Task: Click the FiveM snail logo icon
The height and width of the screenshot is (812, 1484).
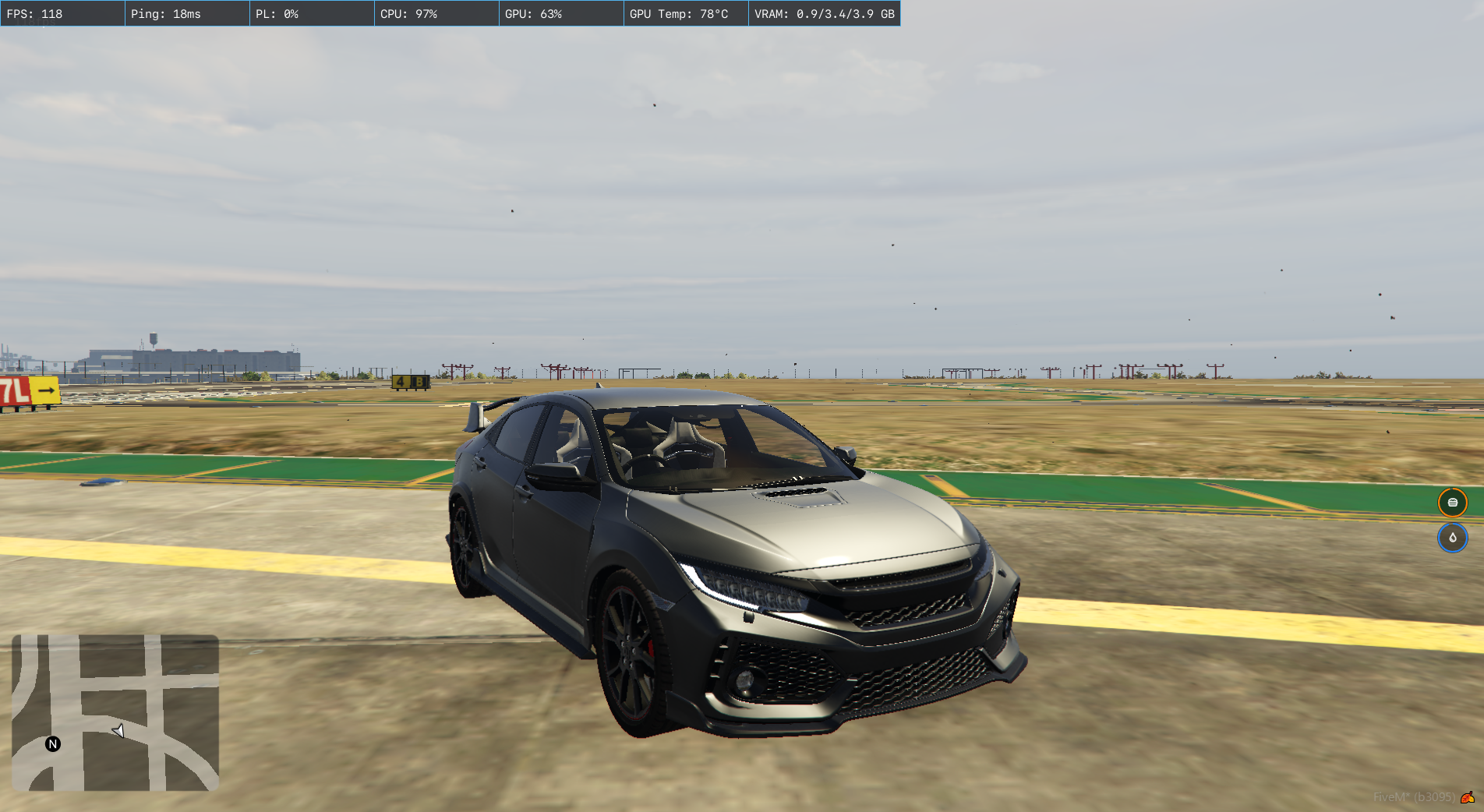Action: pyautogui.click(x=1468, y=797)
